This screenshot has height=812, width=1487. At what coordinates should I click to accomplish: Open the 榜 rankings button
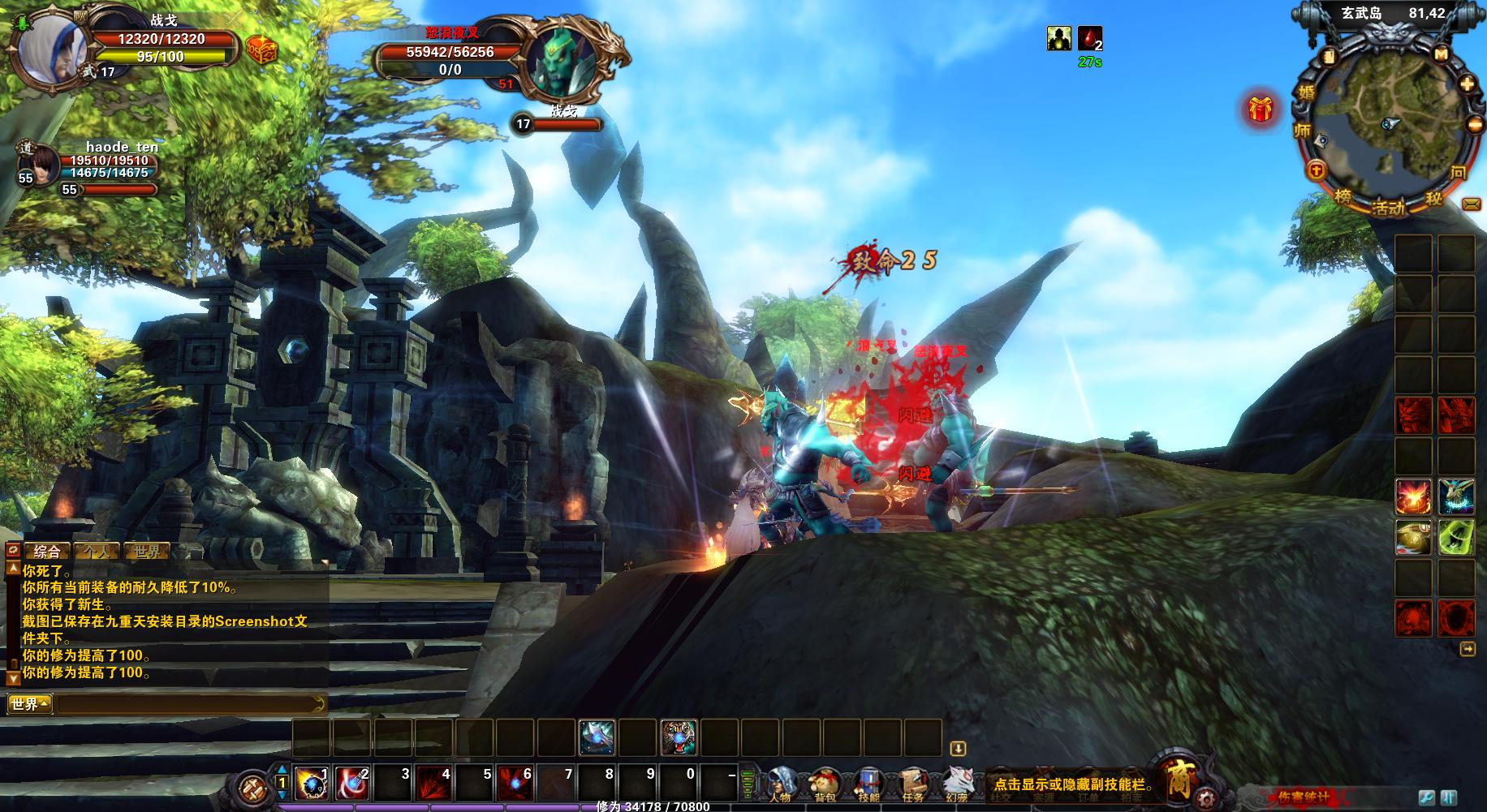coord(1343,197)
